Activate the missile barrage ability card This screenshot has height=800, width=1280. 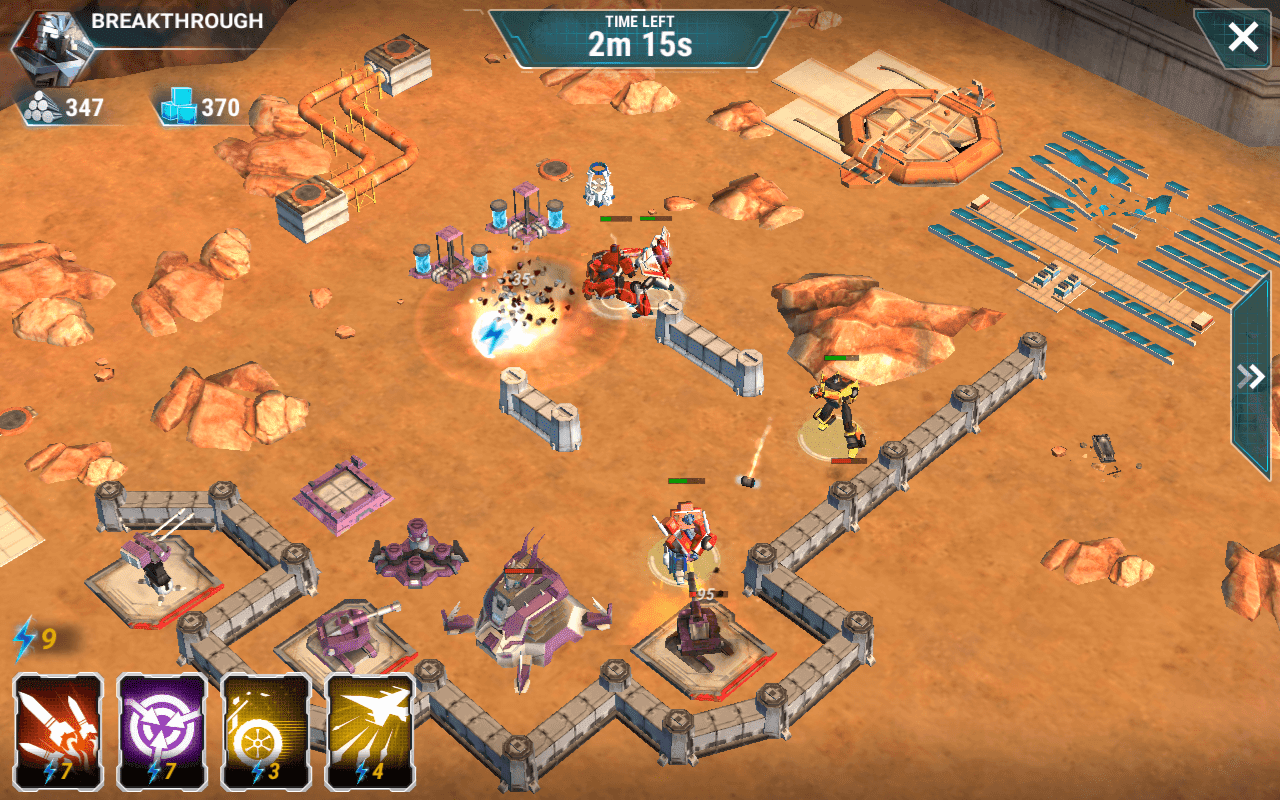click(x=55, y=735)
